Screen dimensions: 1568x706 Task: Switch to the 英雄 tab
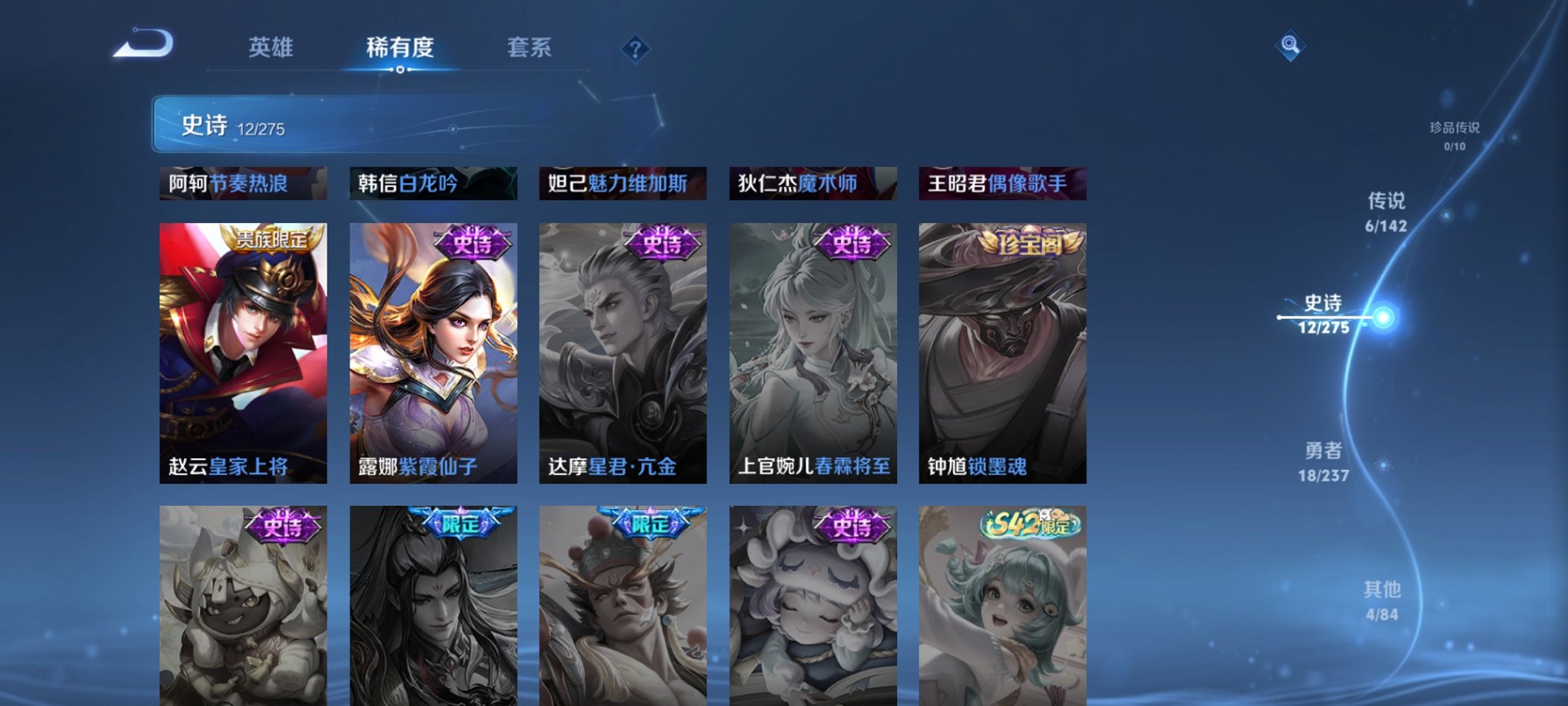tap(271, 48)
